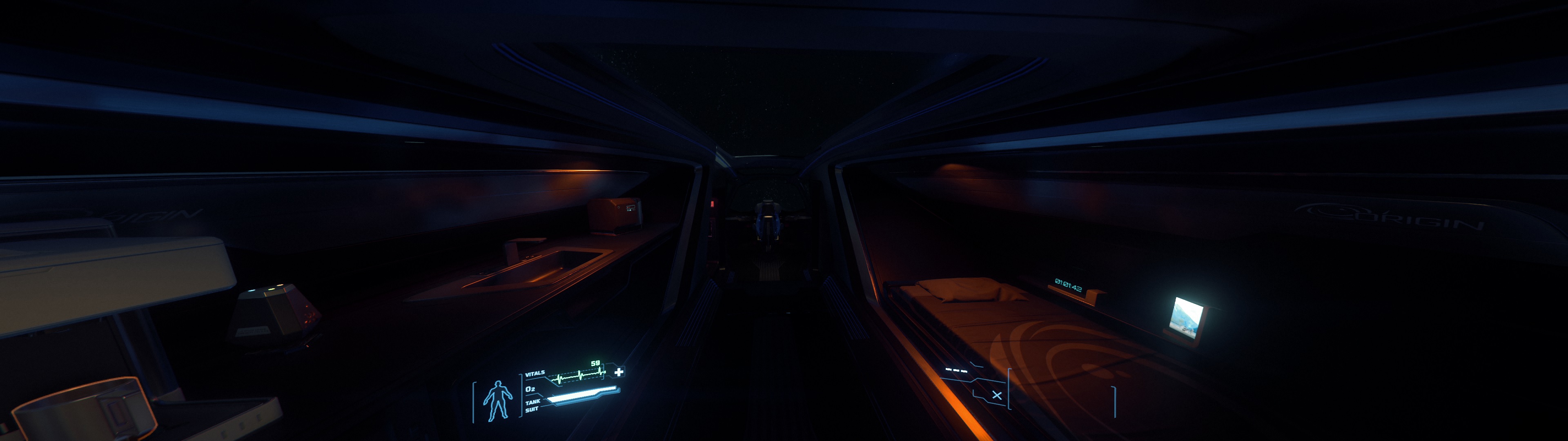Image resolution: width=1568 pixels, height=441 pixels.
Task: Click the X icon in weapon panel
Action: pos(996,395)
